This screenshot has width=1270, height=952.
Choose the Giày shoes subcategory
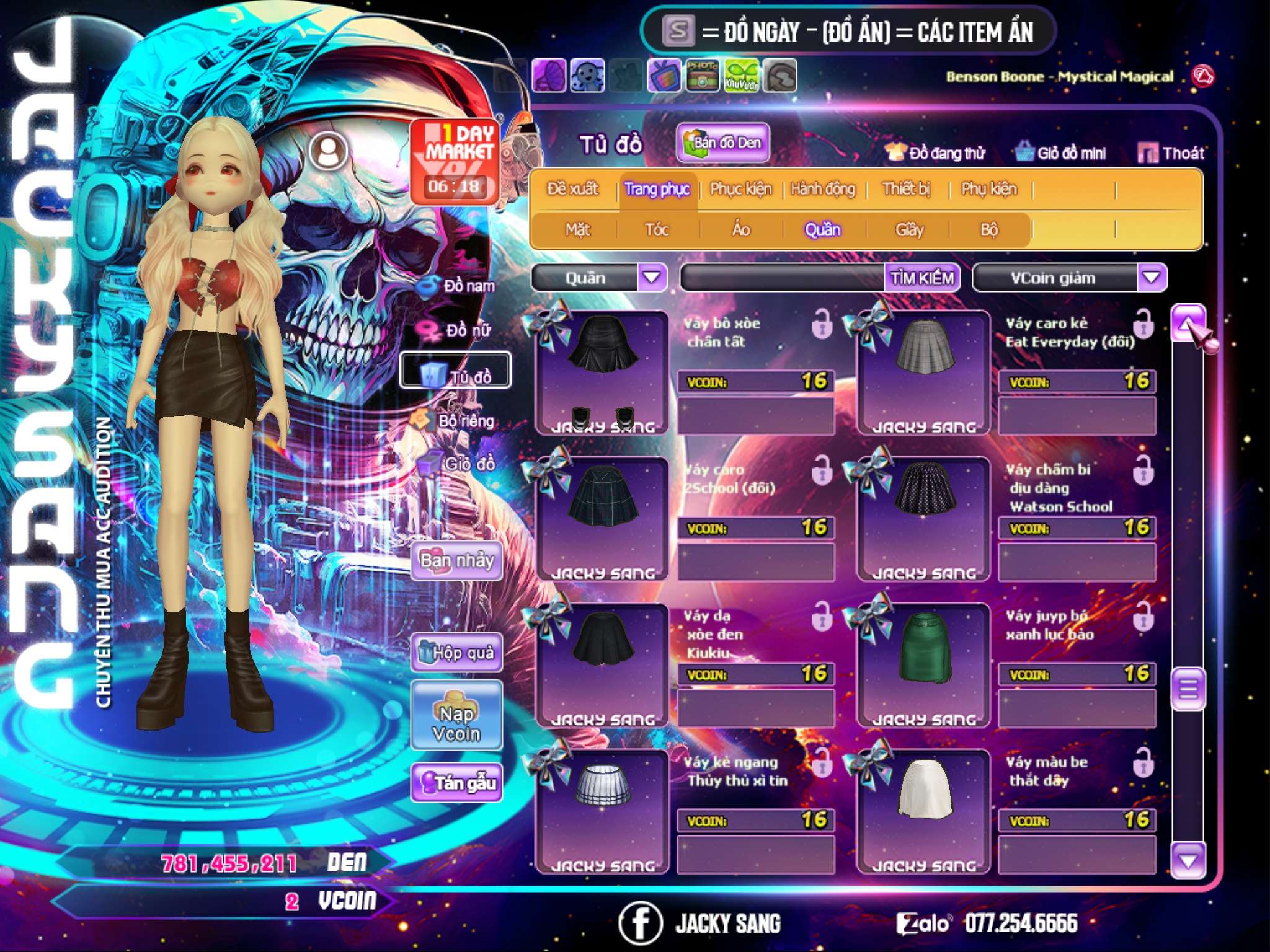coord(909,230)
